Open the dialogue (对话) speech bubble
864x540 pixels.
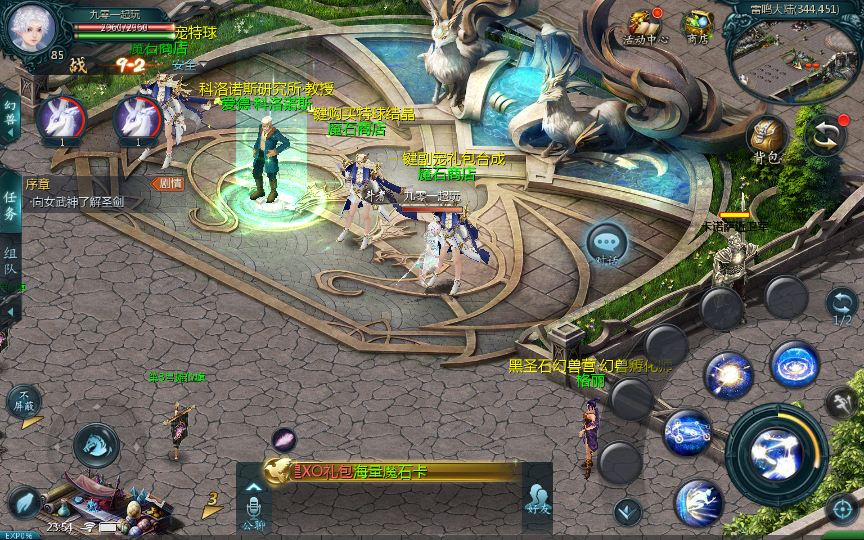tap(607, 244)
